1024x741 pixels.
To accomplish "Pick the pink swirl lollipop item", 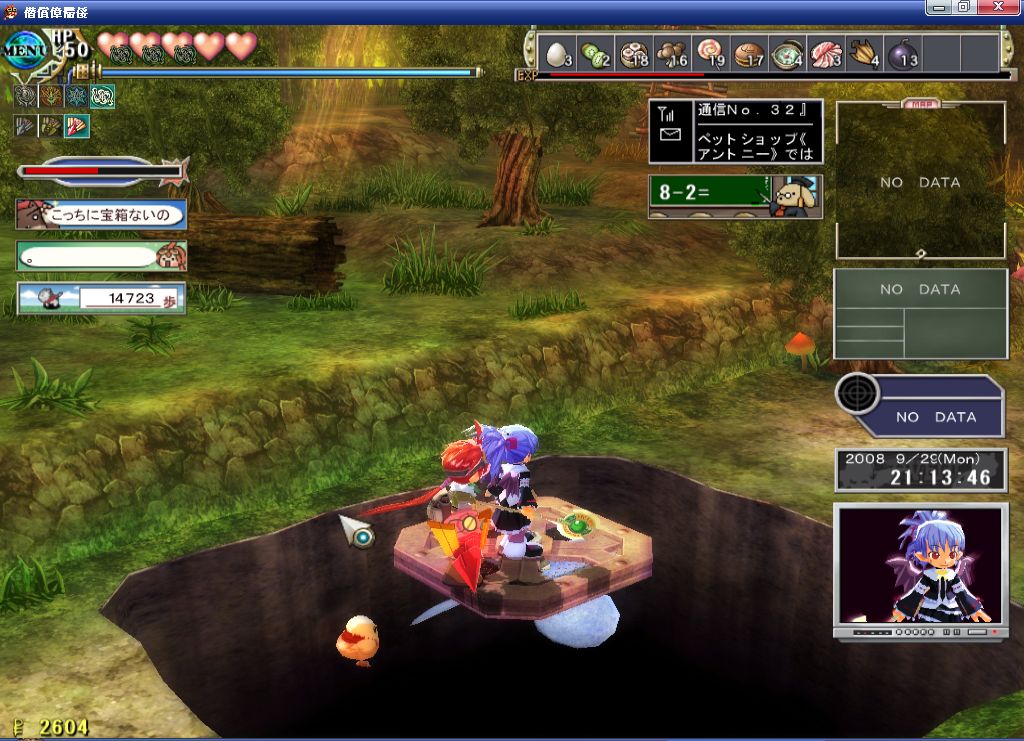I will [x=711, y=53].
